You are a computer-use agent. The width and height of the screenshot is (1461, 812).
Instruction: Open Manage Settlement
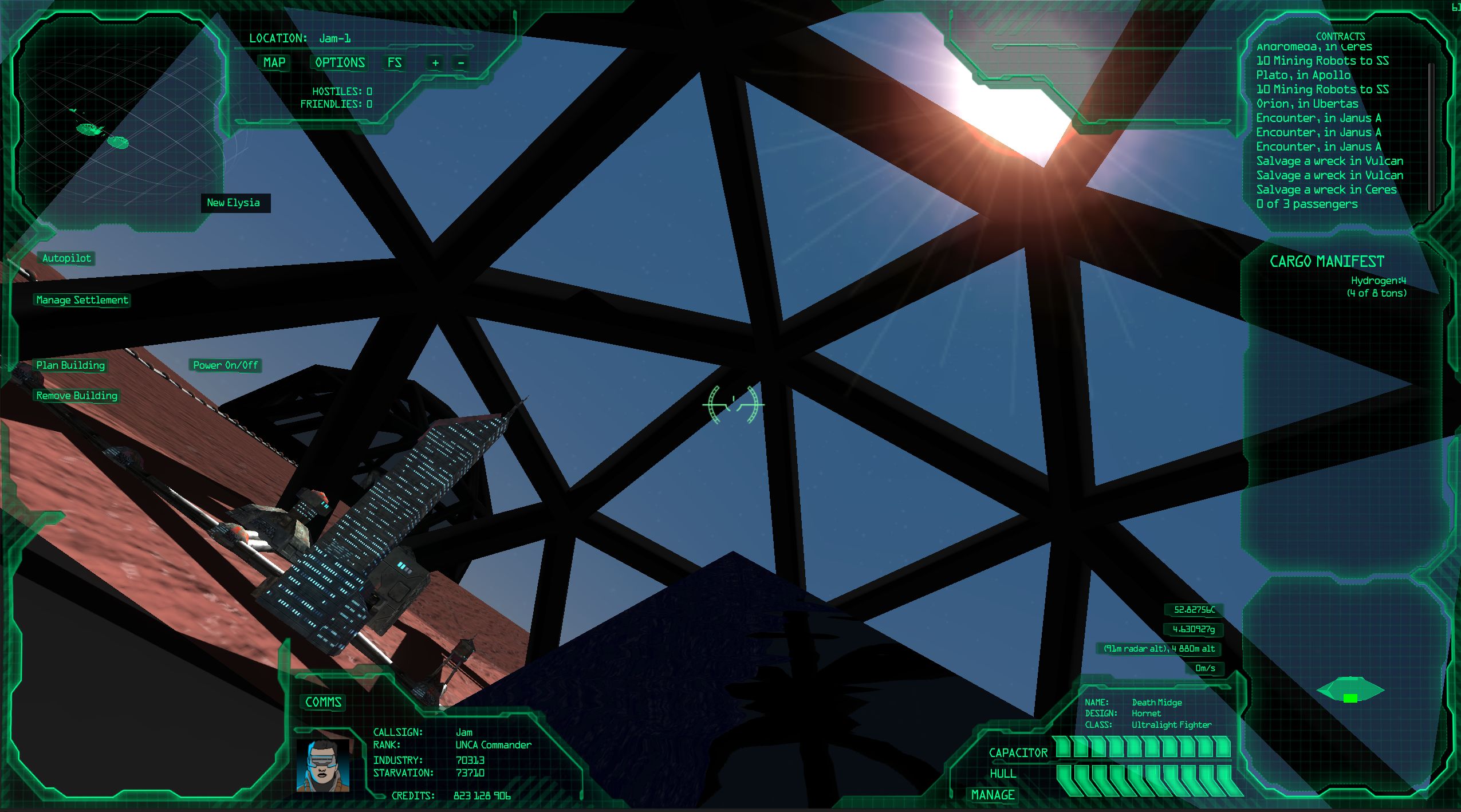coord(82,300)
